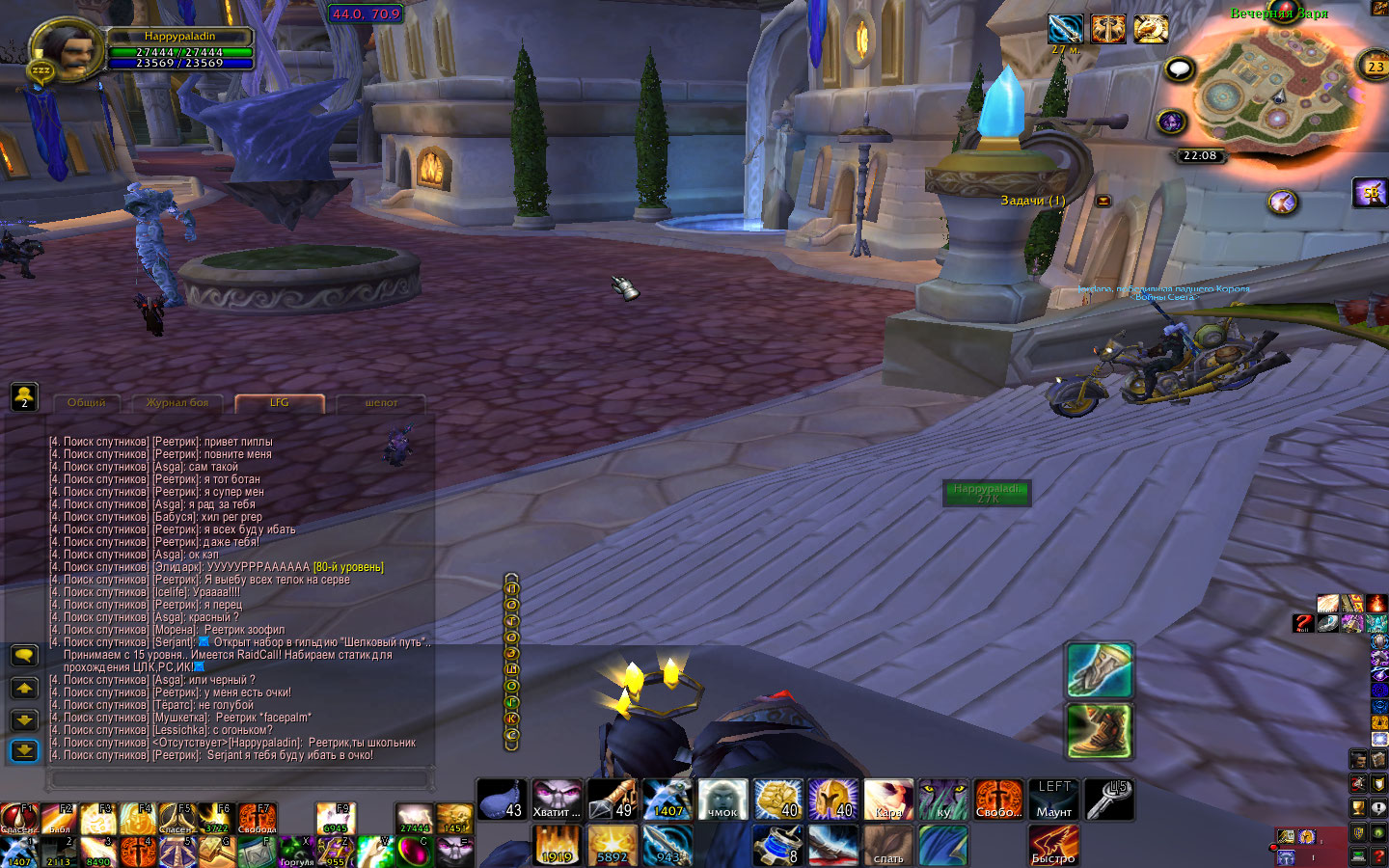
Task: Open the clock showing 22:08
Action: pos(1200,155)
